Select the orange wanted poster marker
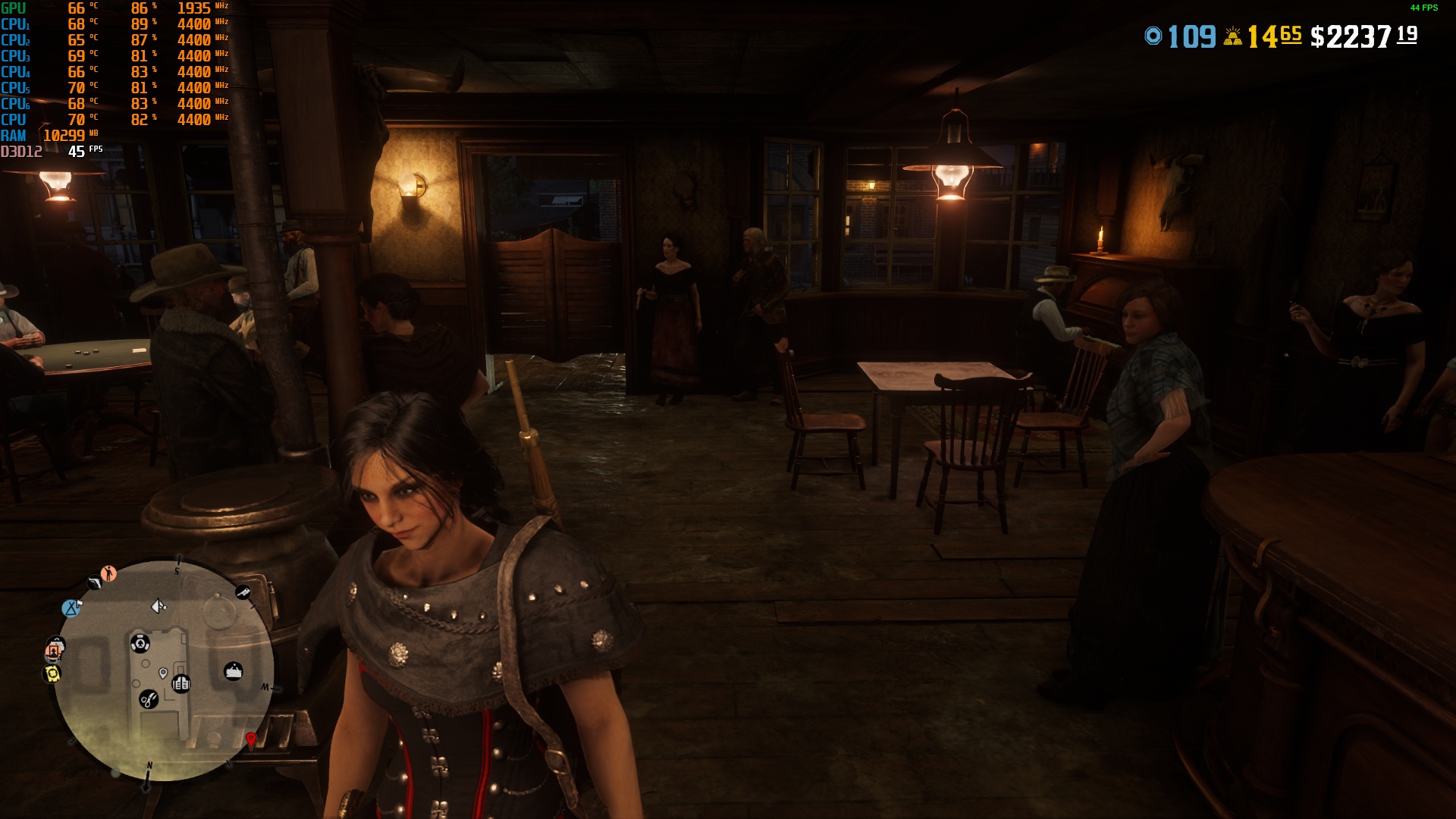 click(x=54, y=650)
